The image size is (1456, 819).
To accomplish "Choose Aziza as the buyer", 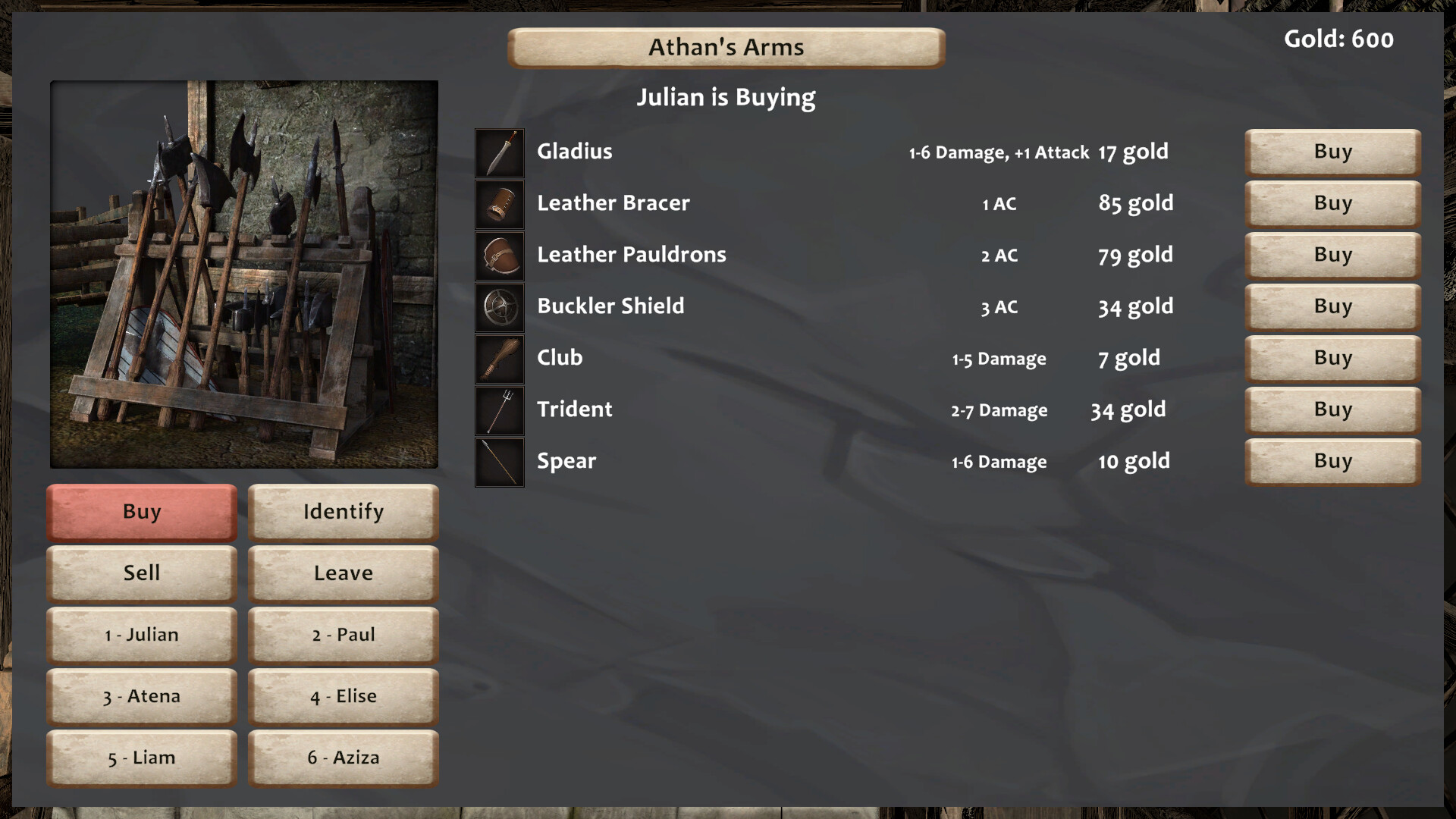I will coord(344,758).
